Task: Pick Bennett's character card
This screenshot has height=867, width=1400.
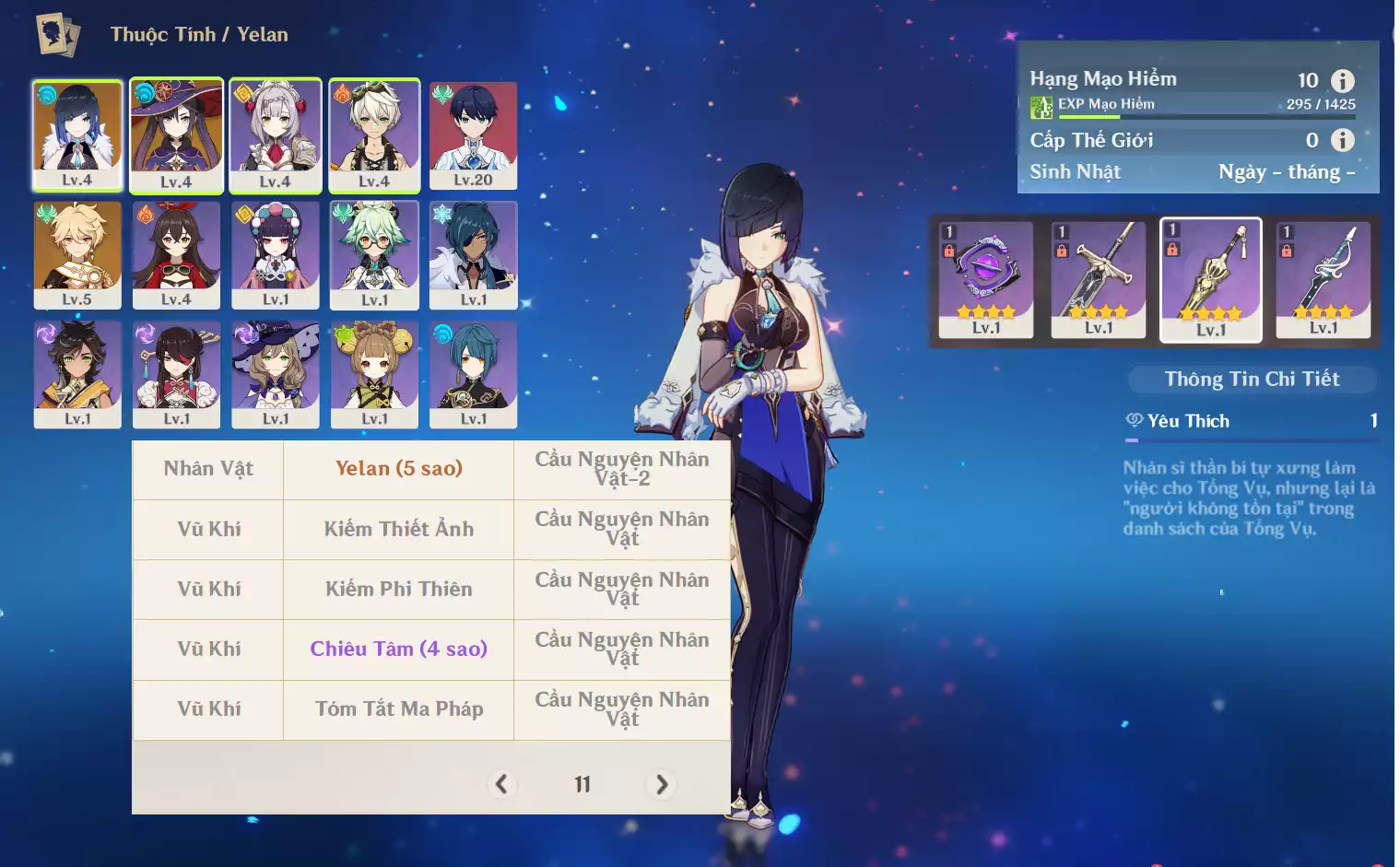Action: 374,135
